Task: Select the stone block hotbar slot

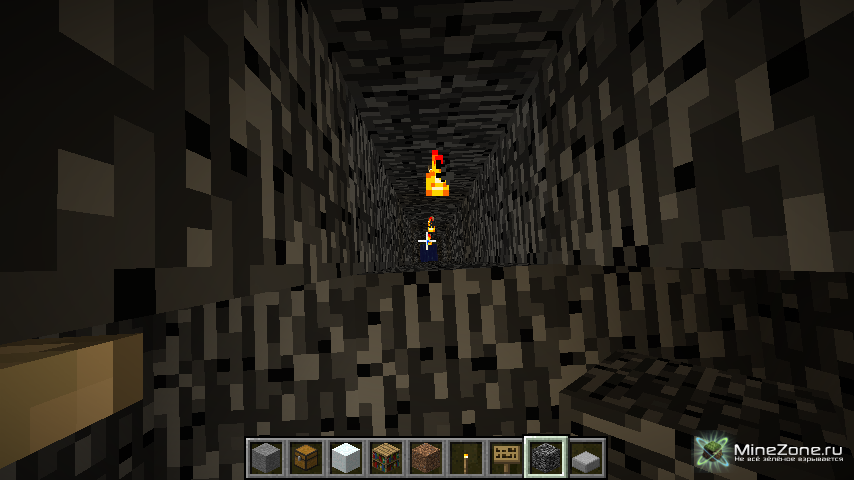Action: [266, 457]
